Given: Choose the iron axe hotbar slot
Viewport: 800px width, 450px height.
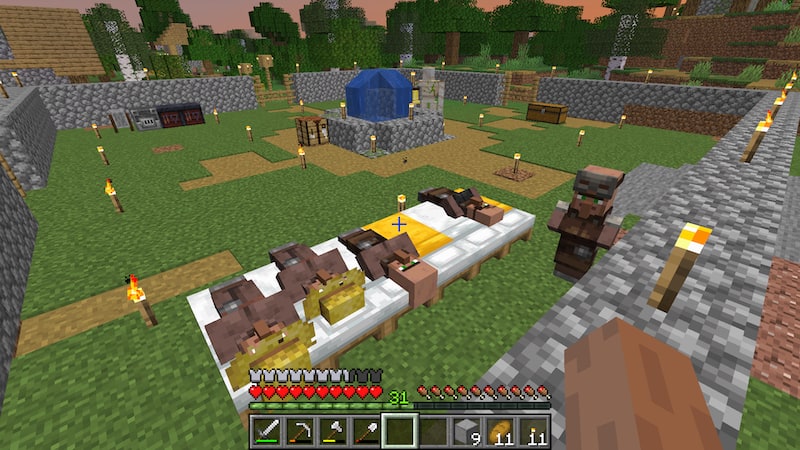Looking at the screenshot, I should coord(333,431).
